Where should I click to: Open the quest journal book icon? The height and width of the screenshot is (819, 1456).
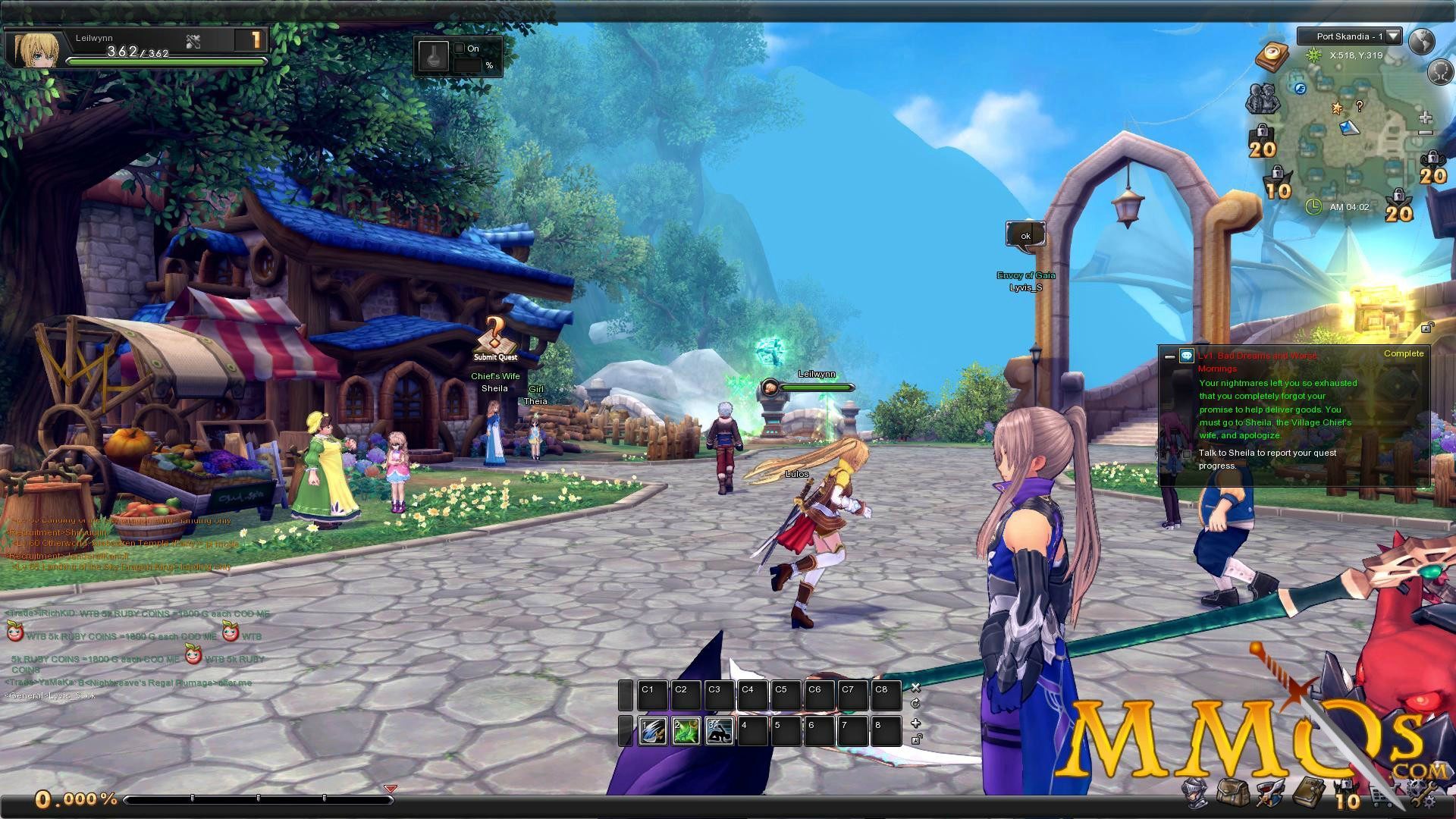coord(1309,793)
